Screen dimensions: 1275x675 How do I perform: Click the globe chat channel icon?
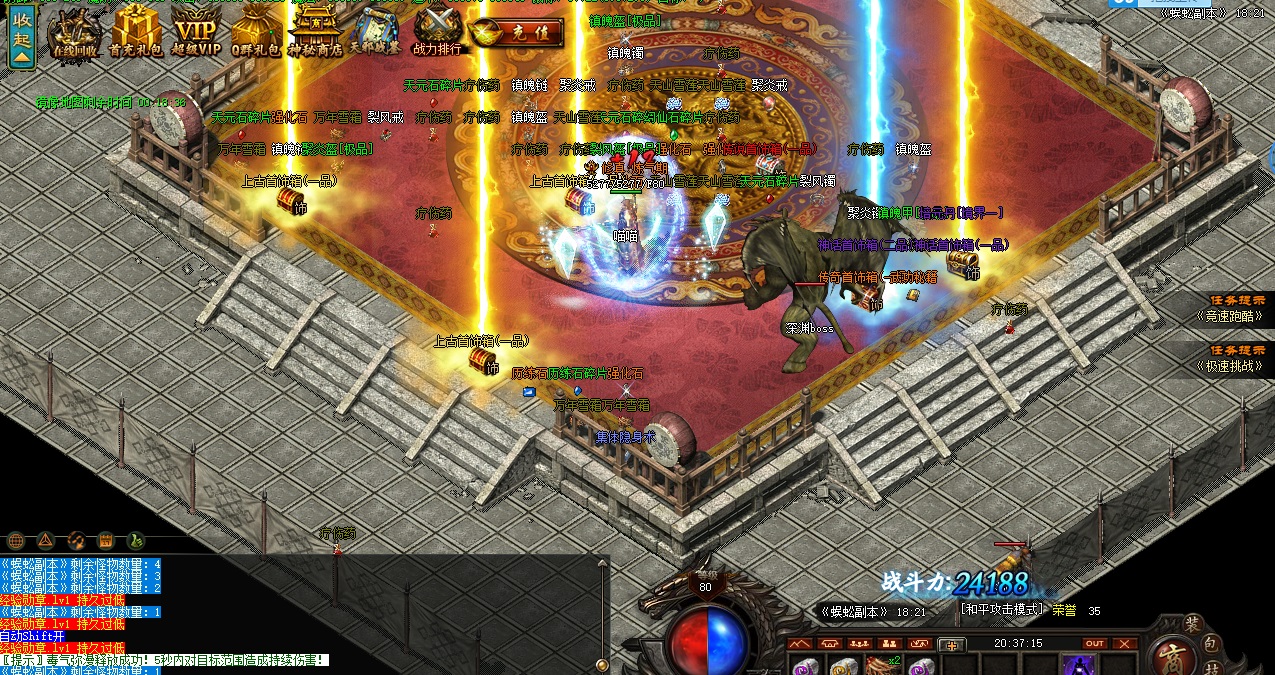[x=16, y=541]
